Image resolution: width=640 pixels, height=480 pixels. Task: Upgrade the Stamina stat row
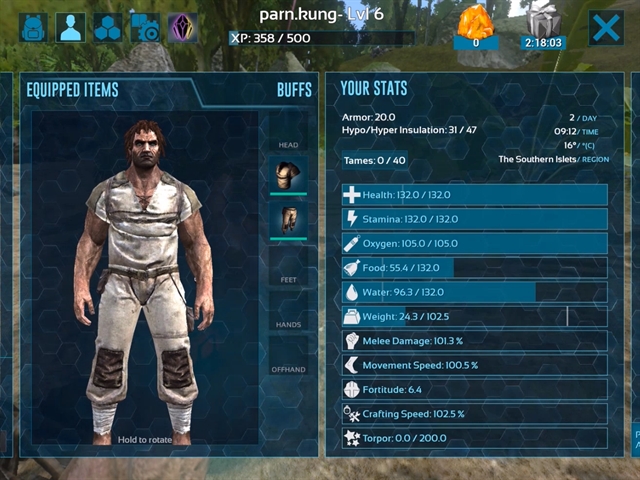[473, 219]
